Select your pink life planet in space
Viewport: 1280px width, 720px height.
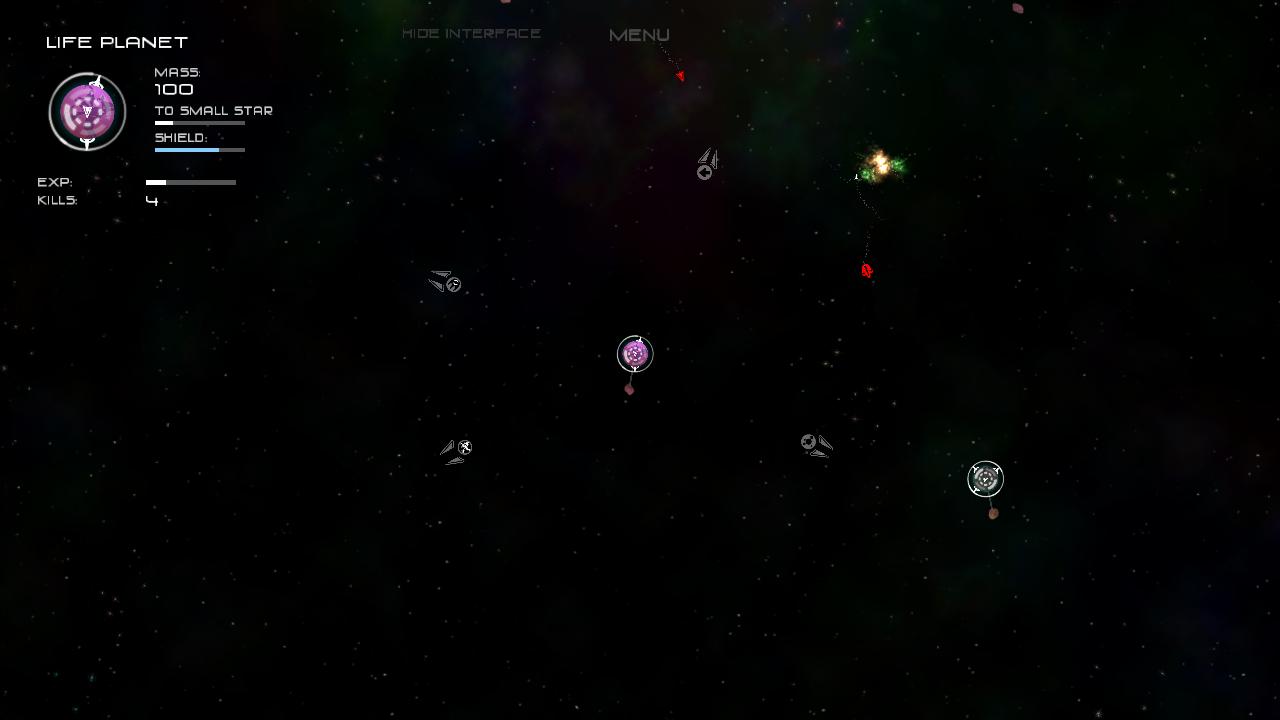point(635,353)
